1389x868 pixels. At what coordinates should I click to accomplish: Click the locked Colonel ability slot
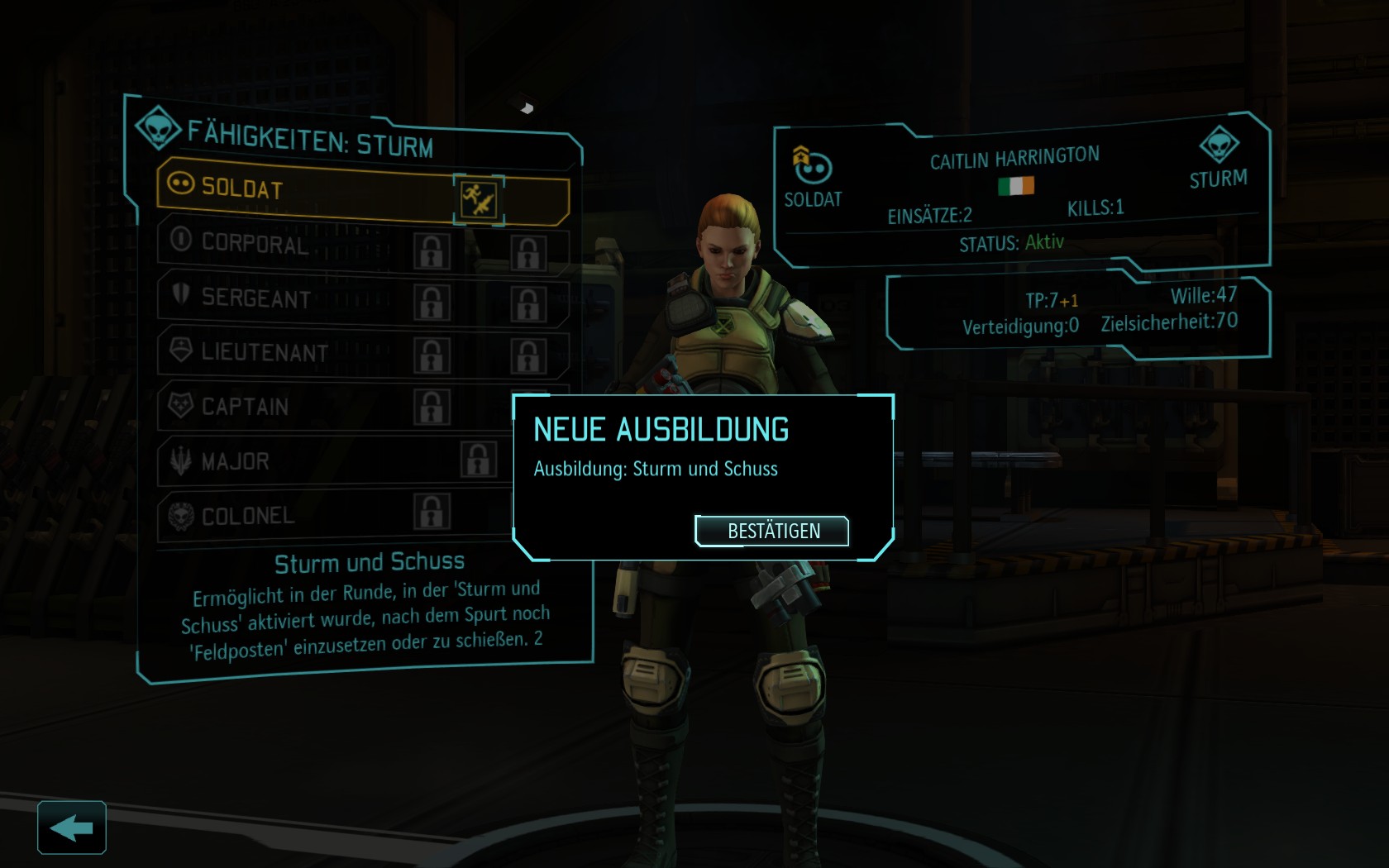[432, 512]
